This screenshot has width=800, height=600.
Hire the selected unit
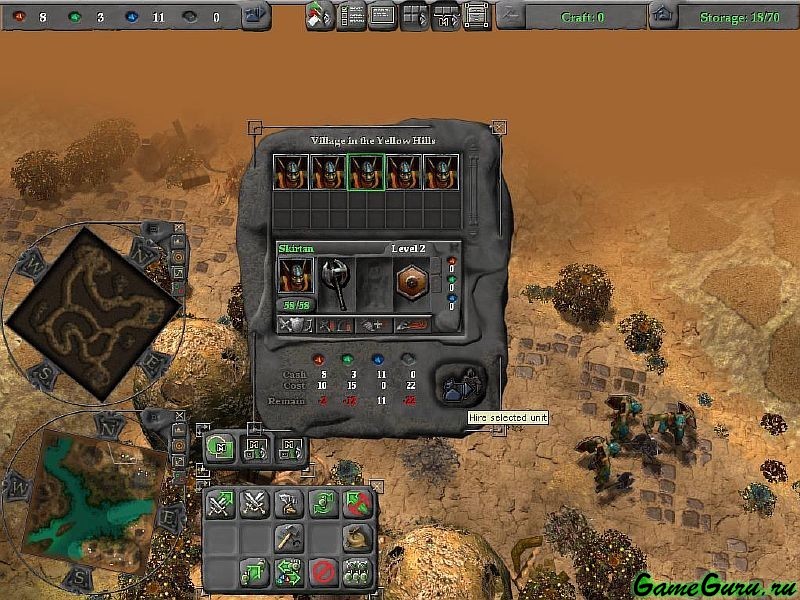click(462, 384)
